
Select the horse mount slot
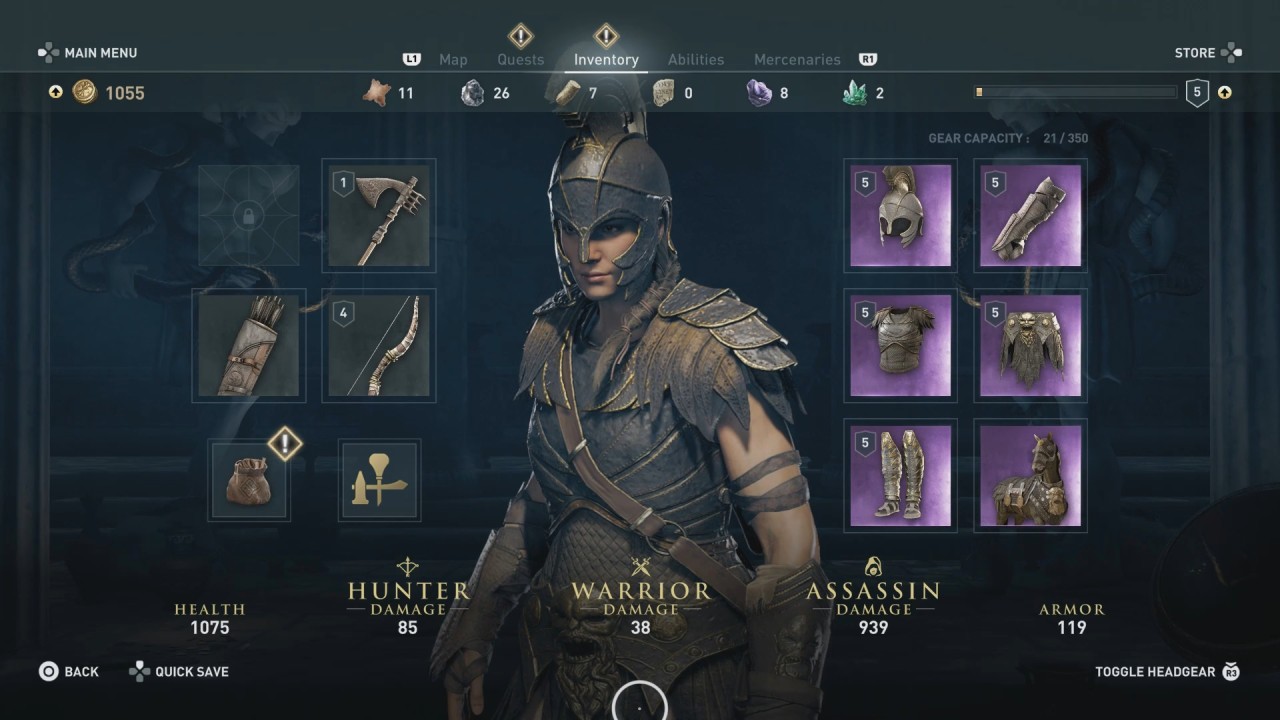1030,476
